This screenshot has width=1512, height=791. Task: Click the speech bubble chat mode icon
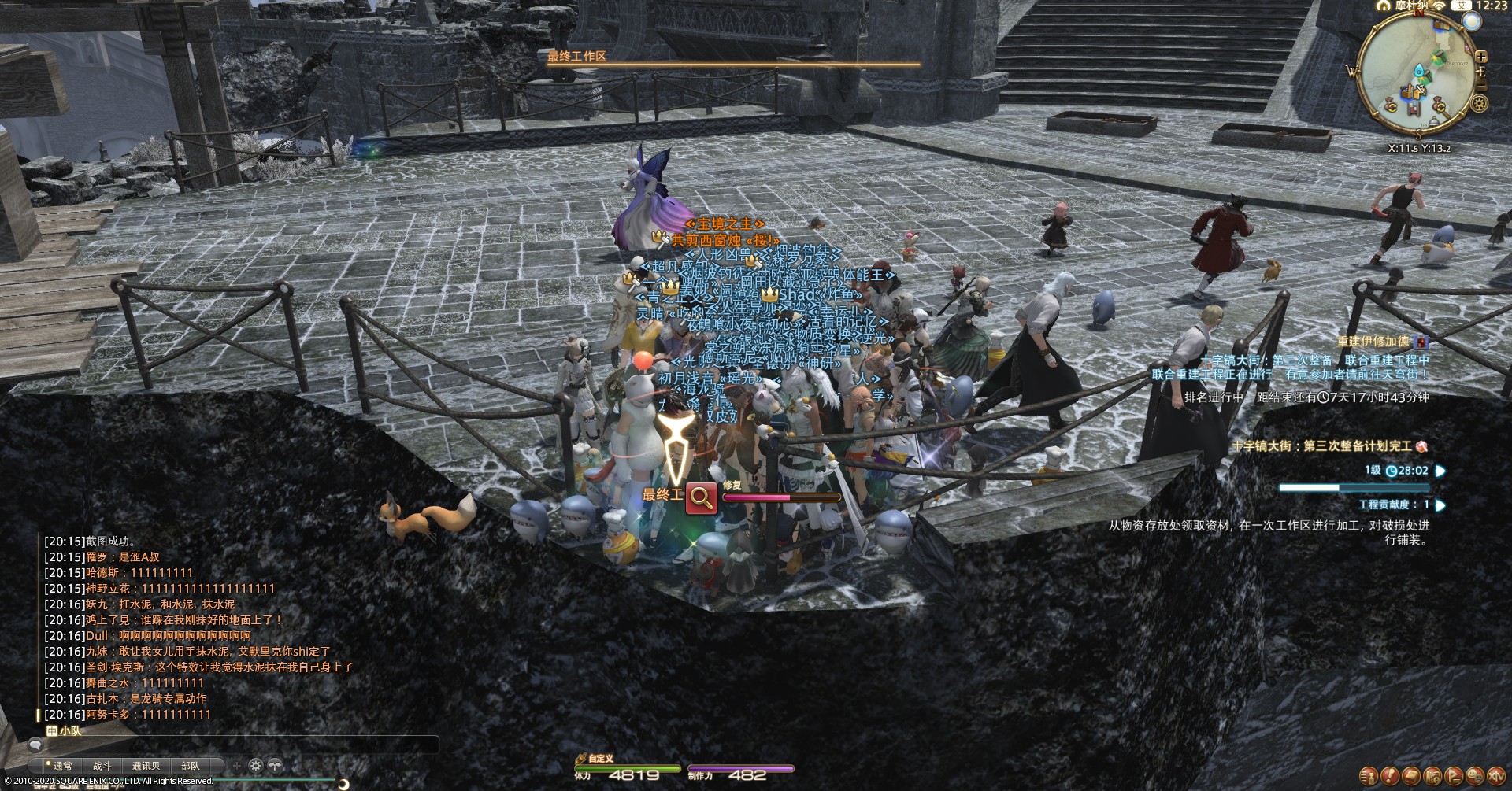35,745
